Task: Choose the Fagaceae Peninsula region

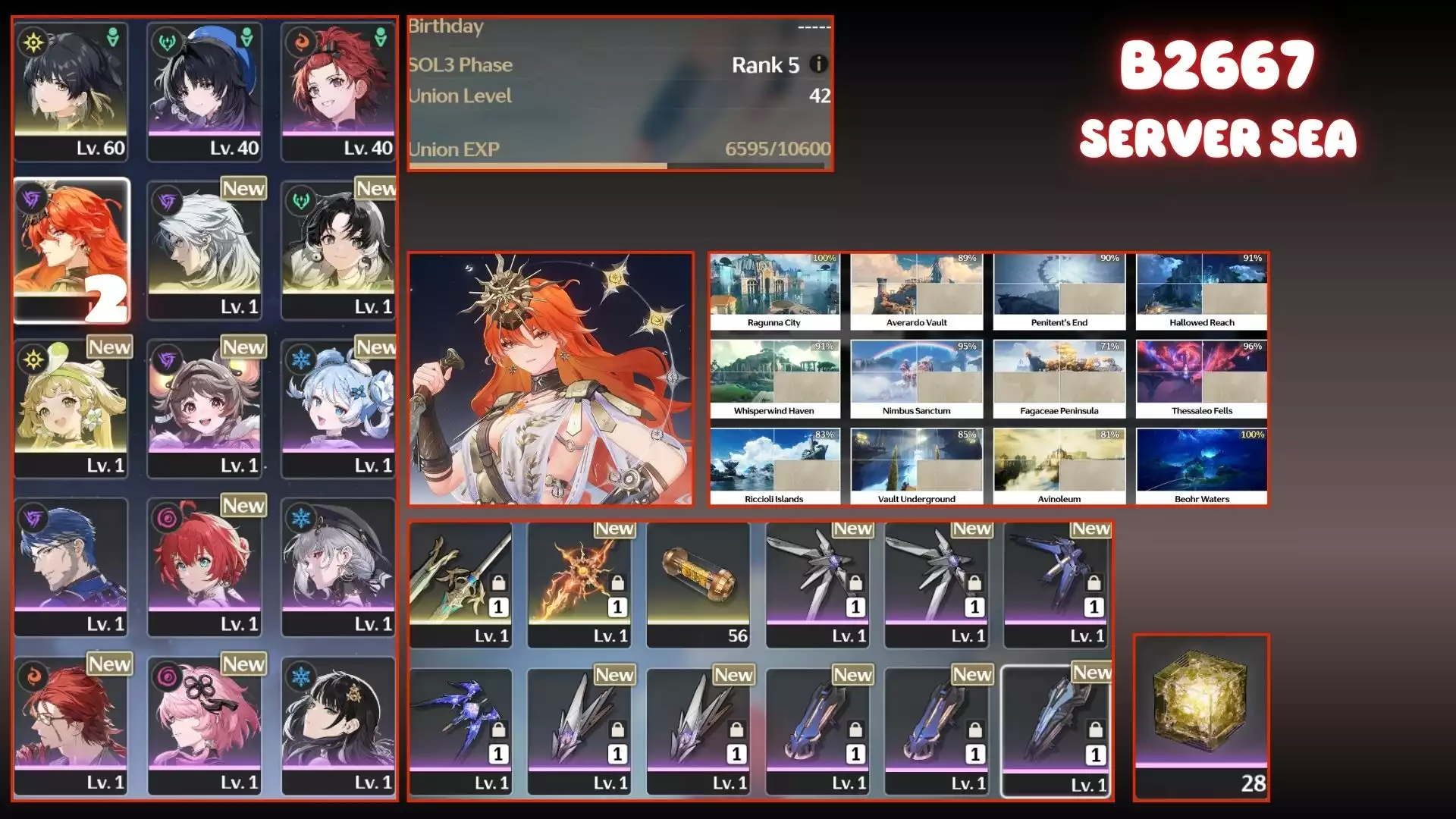Action: tap(1059, 379)
